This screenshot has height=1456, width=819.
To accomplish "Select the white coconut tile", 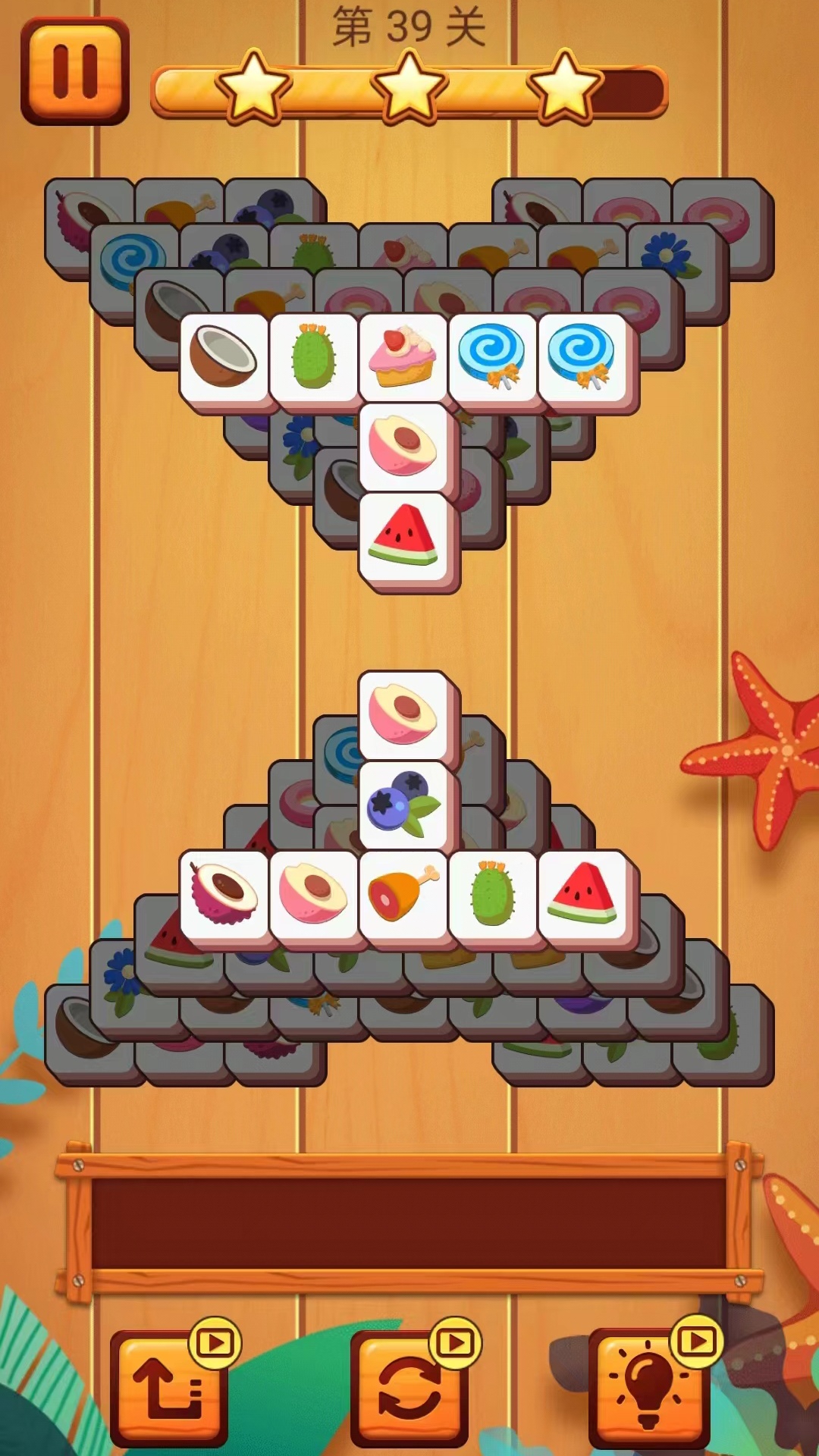I will [x=224, y=357].
